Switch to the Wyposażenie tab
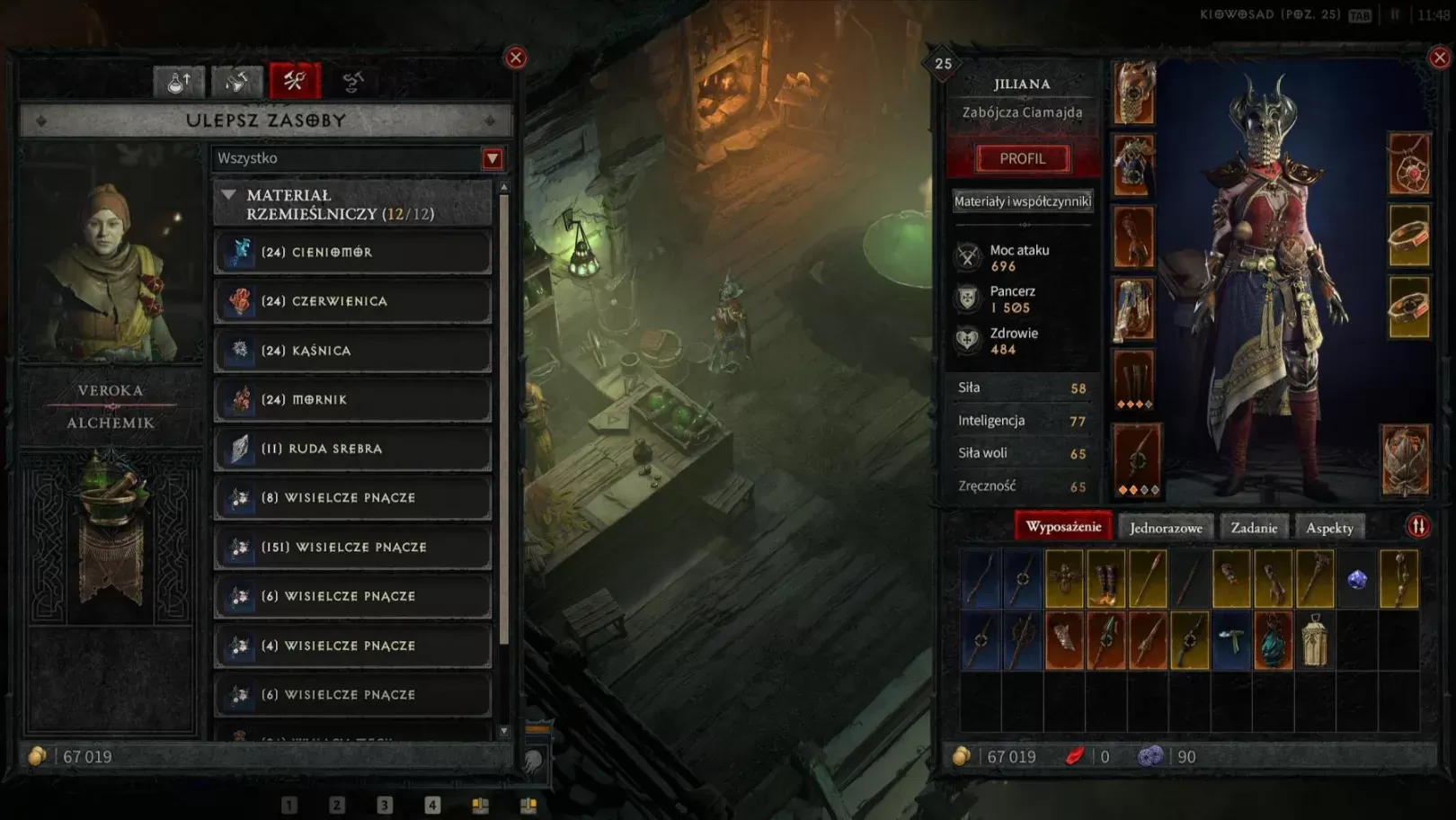The width and height of the screenshot is (1456, 820). [1063, 527]
